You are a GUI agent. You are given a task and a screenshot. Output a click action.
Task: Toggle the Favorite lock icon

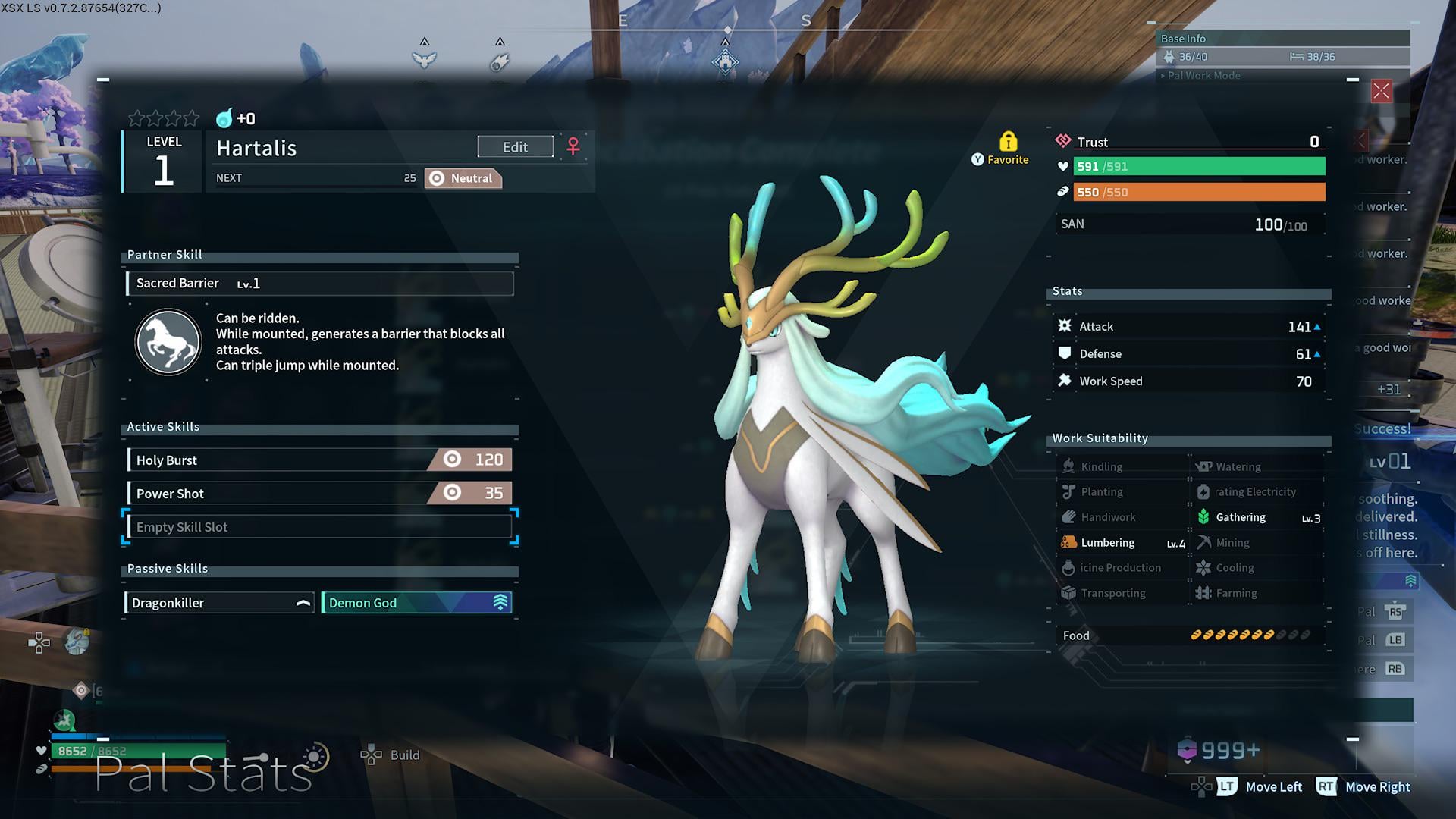[x=1008, y=142]
